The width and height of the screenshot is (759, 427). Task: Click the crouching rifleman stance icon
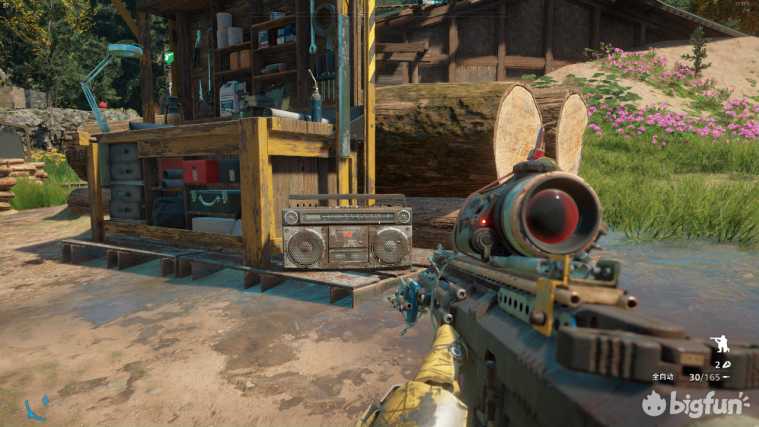[719, 346]
